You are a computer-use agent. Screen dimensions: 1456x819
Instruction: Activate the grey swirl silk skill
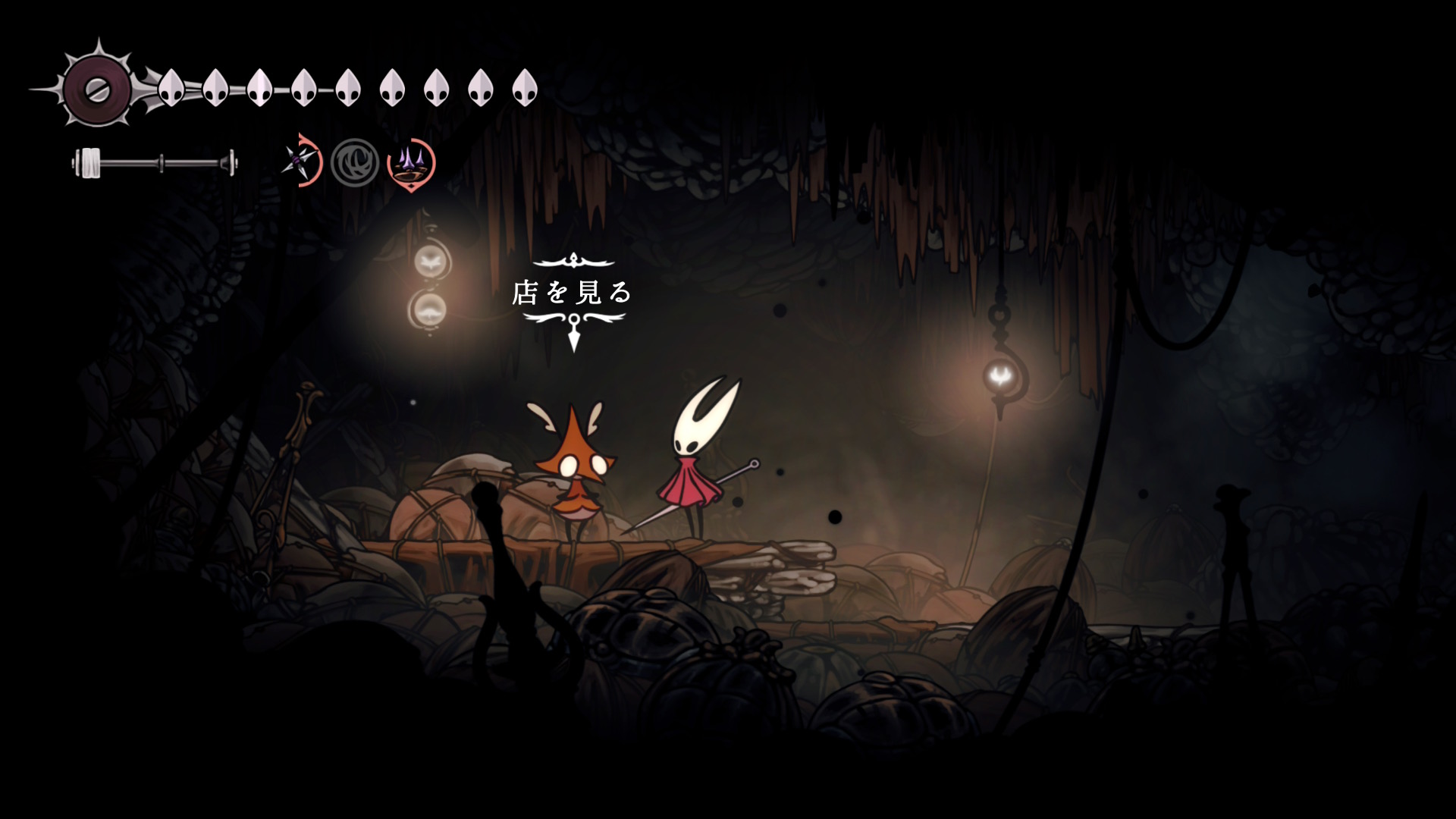coord(355,162)
